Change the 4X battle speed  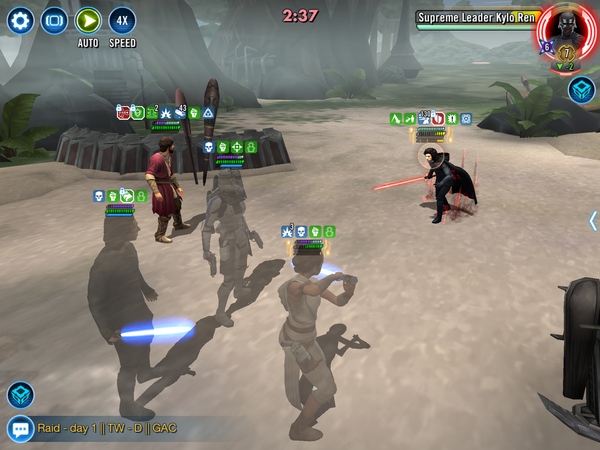(x=122, y=20)
